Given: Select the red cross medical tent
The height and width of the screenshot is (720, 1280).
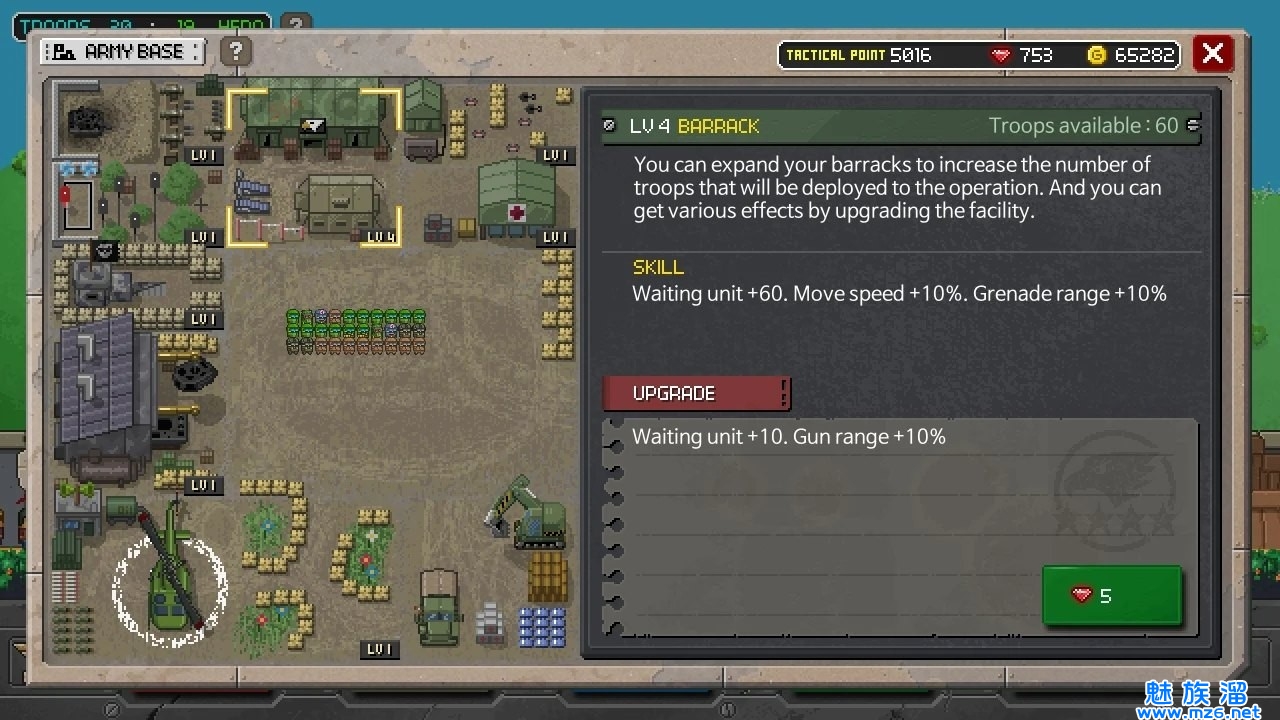Looking at the screenshot, I should click(x=516, y=198).
